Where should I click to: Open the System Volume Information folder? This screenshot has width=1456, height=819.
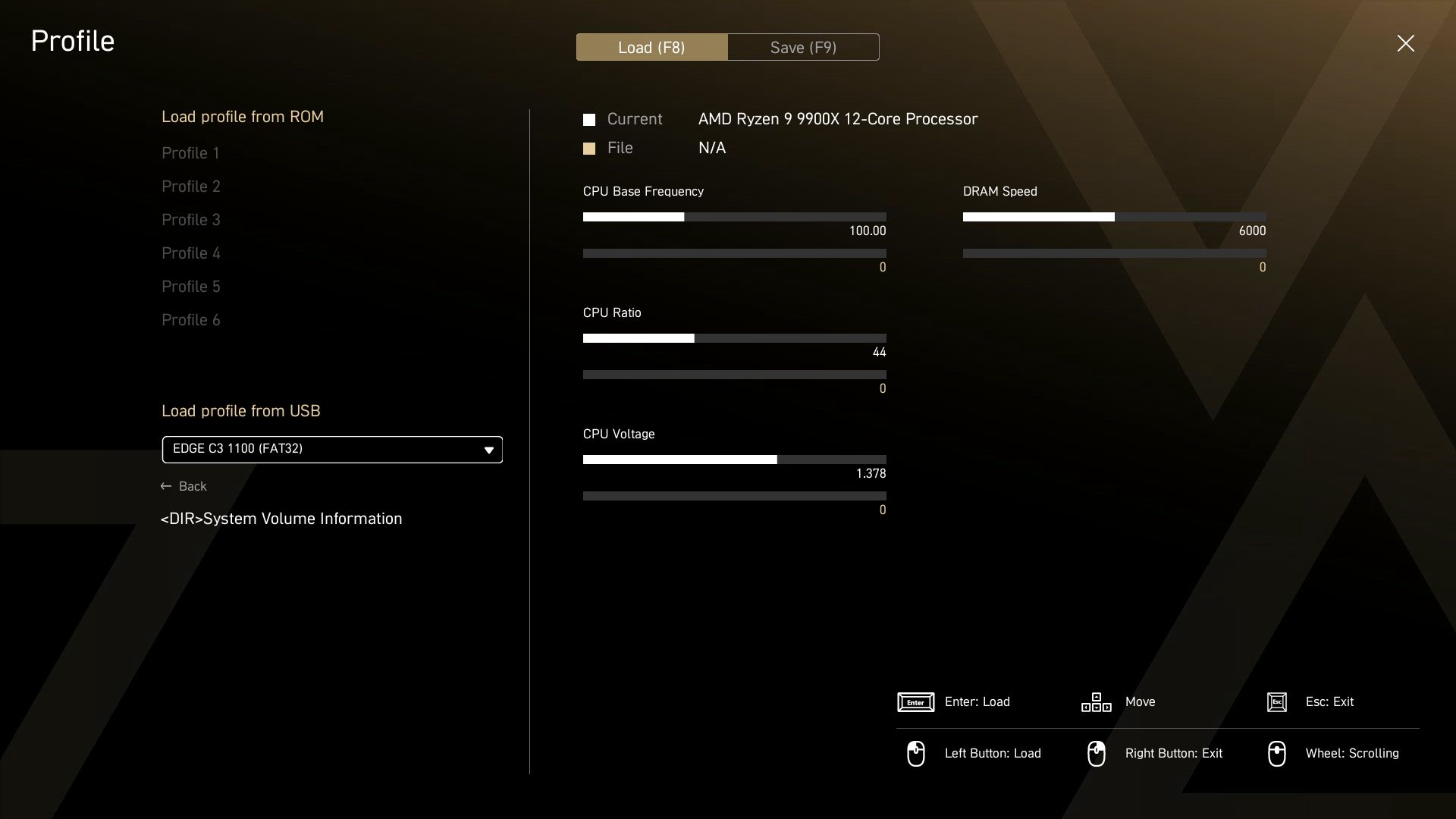(281, 519)
